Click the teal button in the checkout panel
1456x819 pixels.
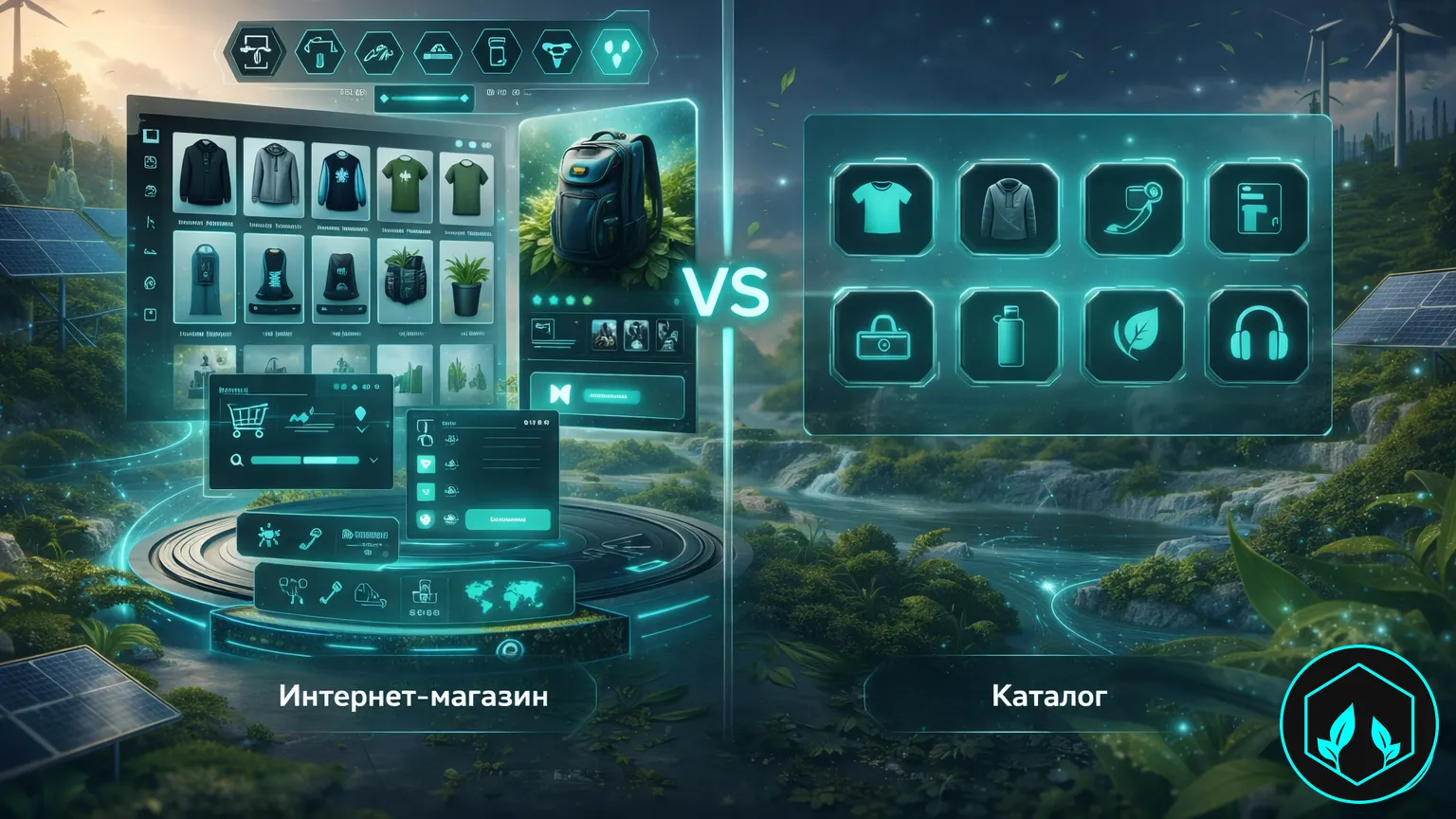(507, 519)
